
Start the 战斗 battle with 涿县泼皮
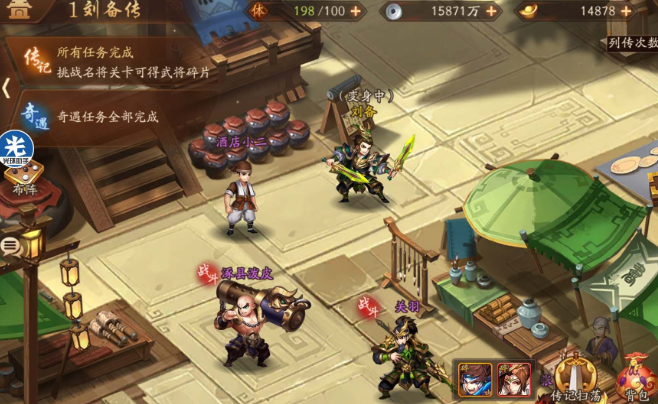point(207,271)
